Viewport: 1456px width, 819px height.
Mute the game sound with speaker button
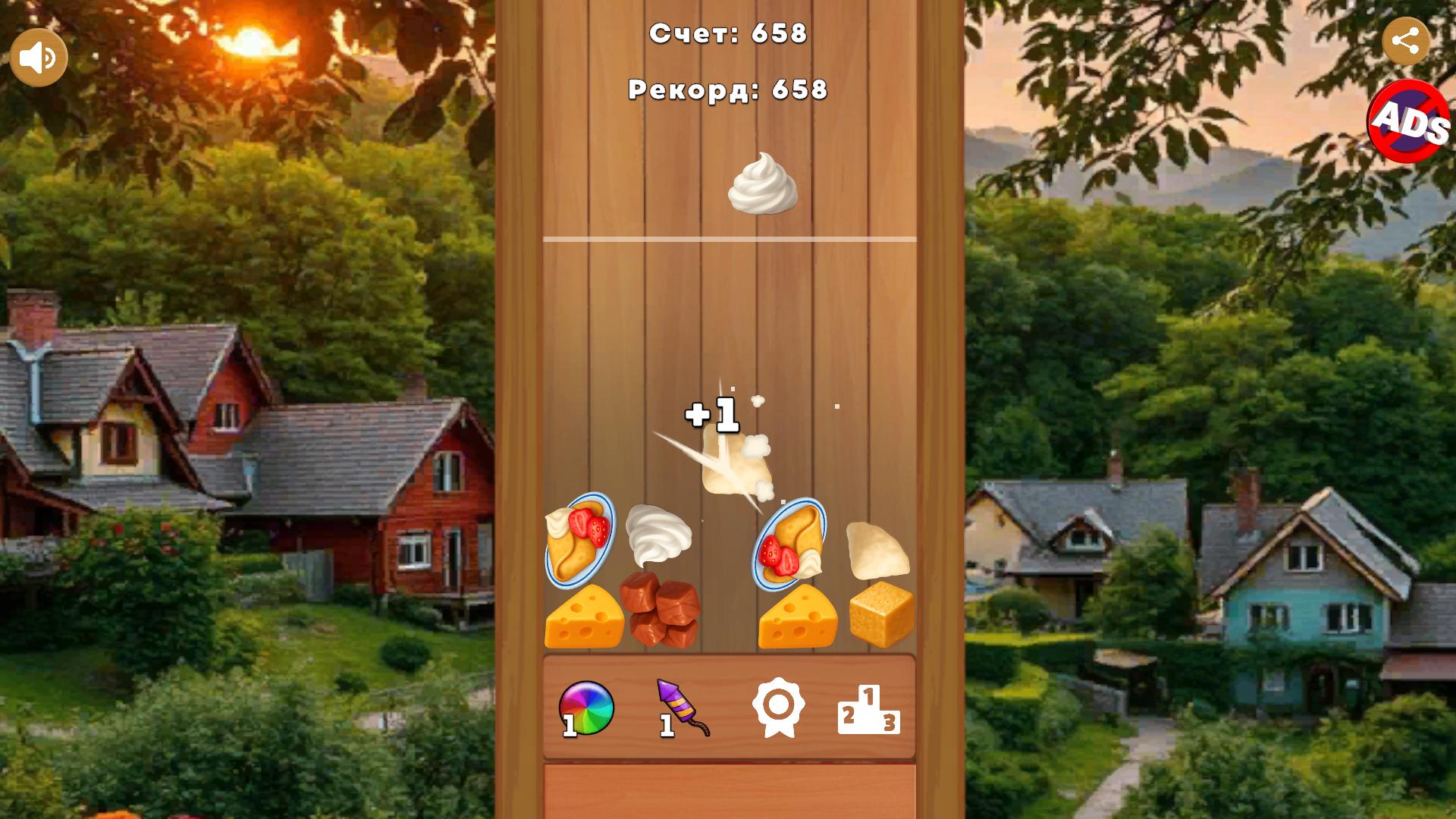click(x=38, y=55)
